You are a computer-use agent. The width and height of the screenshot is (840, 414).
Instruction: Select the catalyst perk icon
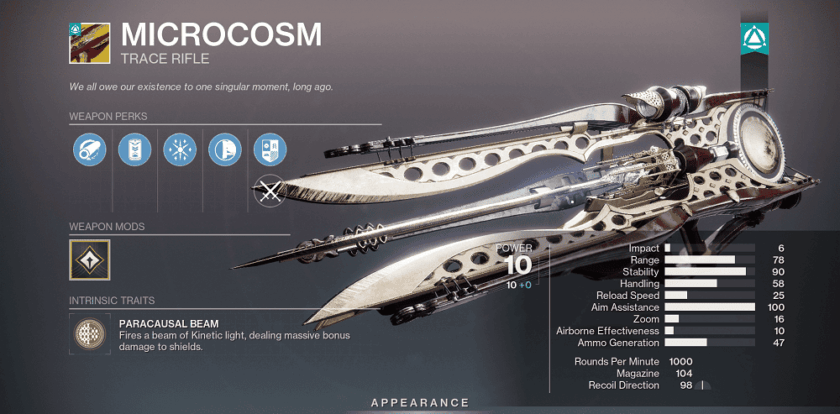pyautogui.click(x=269, y=149)
